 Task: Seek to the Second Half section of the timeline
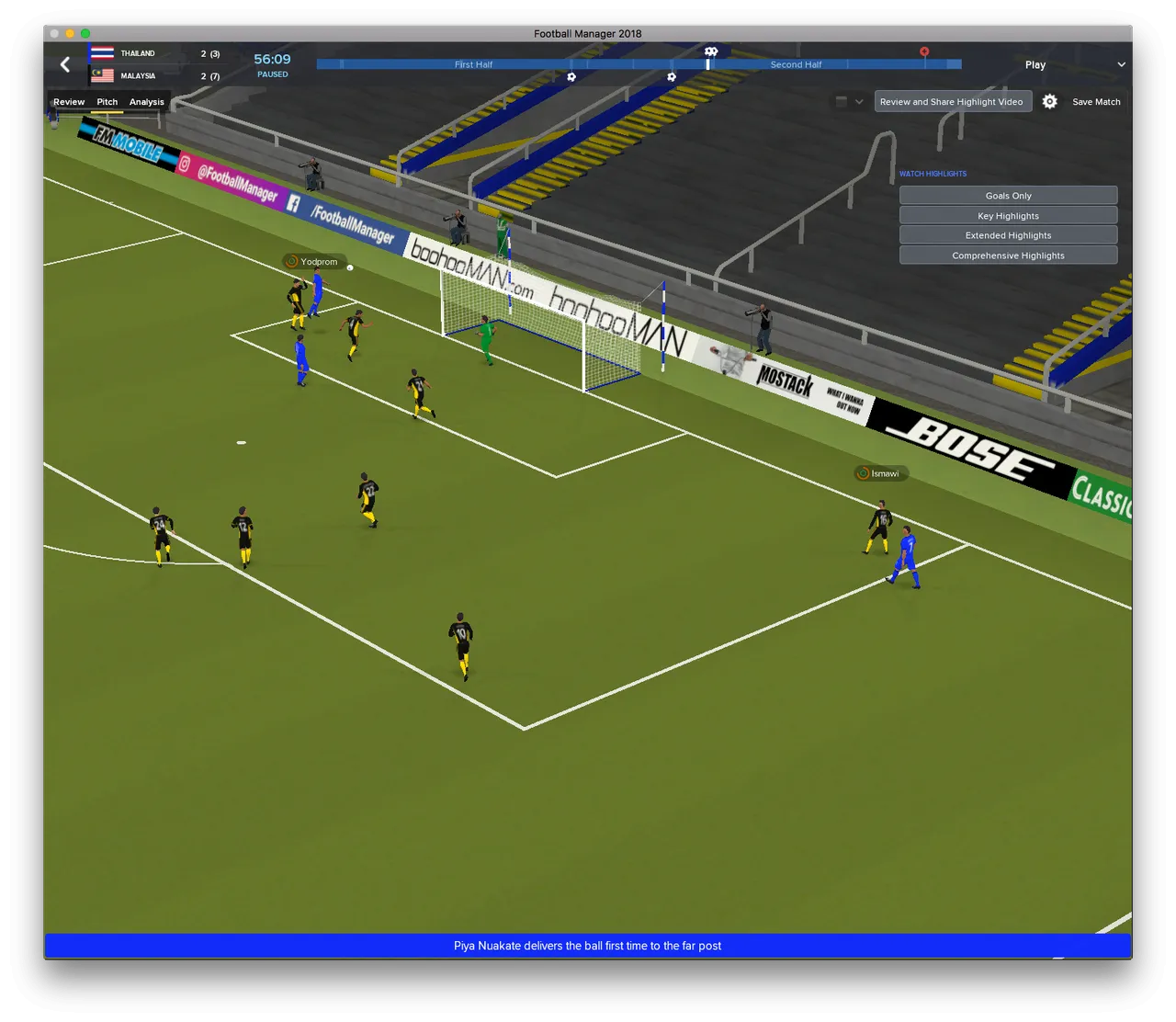(796, 64)
